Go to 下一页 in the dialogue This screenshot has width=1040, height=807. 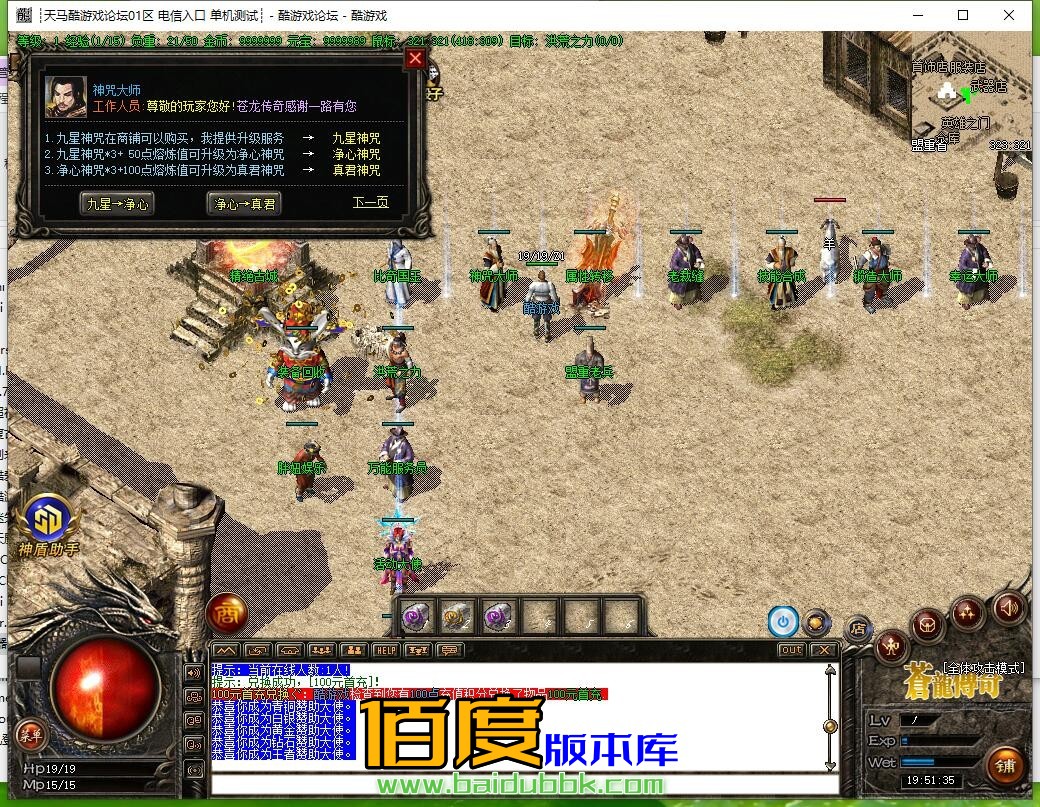tap(370, 203)
